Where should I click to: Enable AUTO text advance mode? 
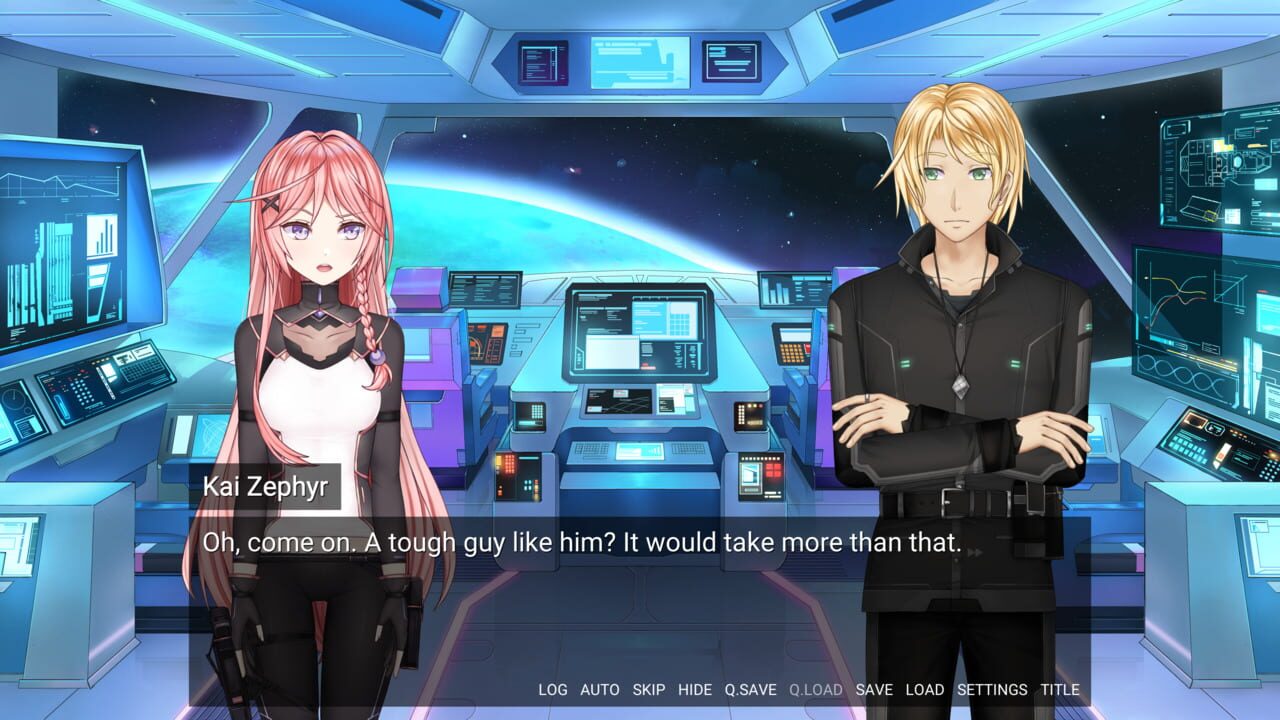tap(599, 690)
